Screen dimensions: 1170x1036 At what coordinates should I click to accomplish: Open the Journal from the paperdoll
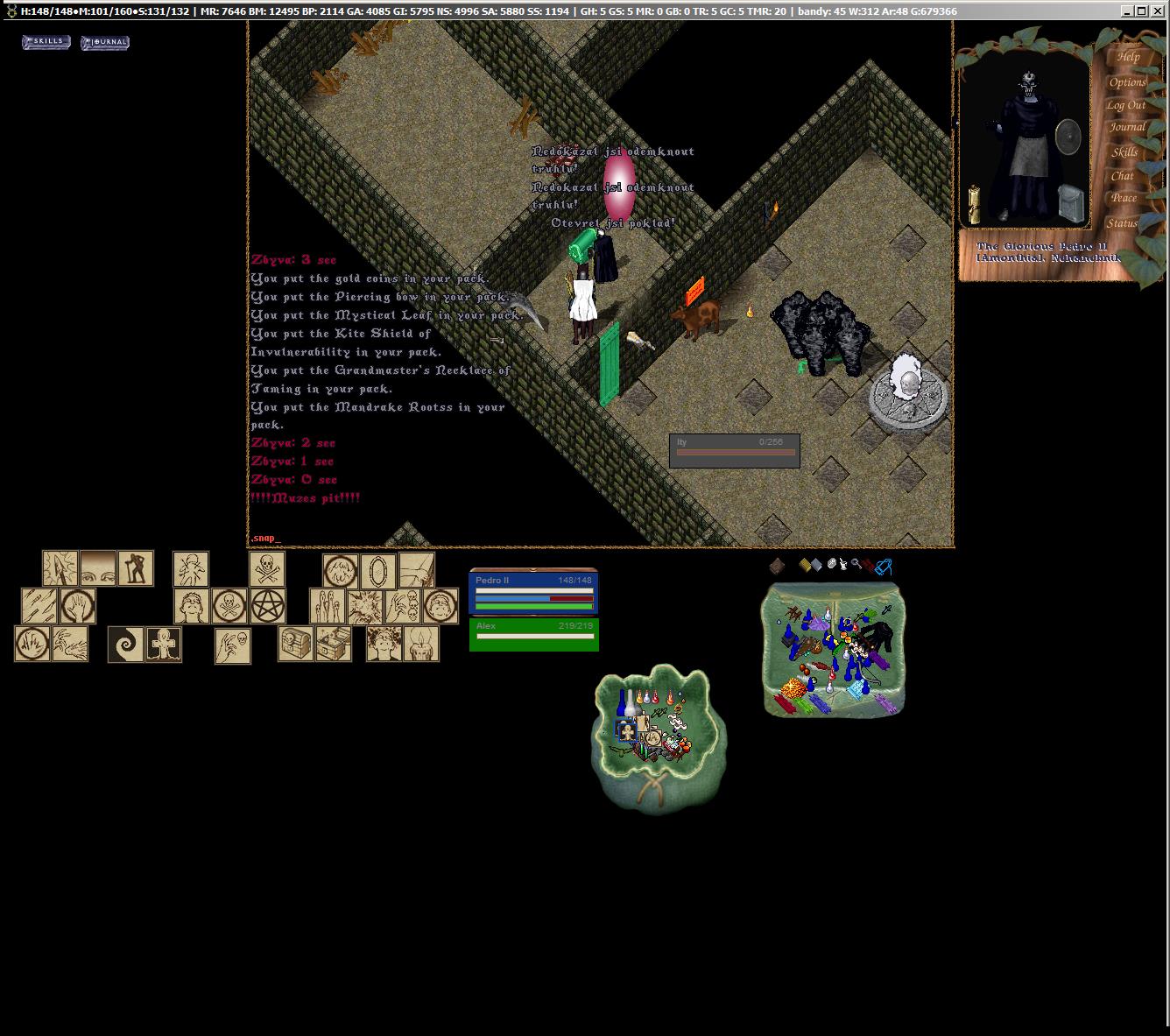[x=1127, y=128]
